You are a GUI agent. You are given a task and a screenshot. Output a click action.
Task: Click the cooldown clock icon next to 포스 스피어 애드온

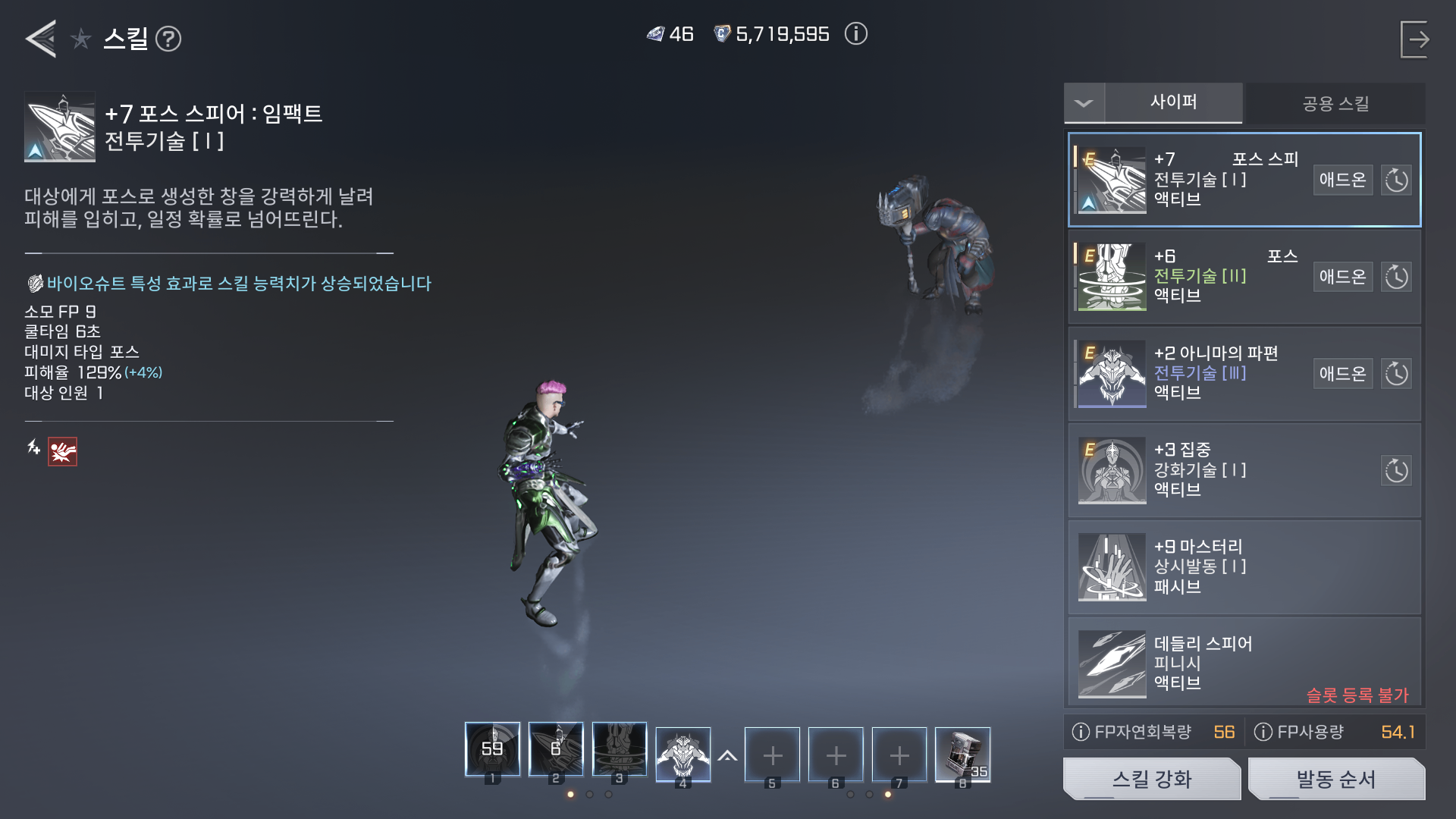[x=1397, y=179]
